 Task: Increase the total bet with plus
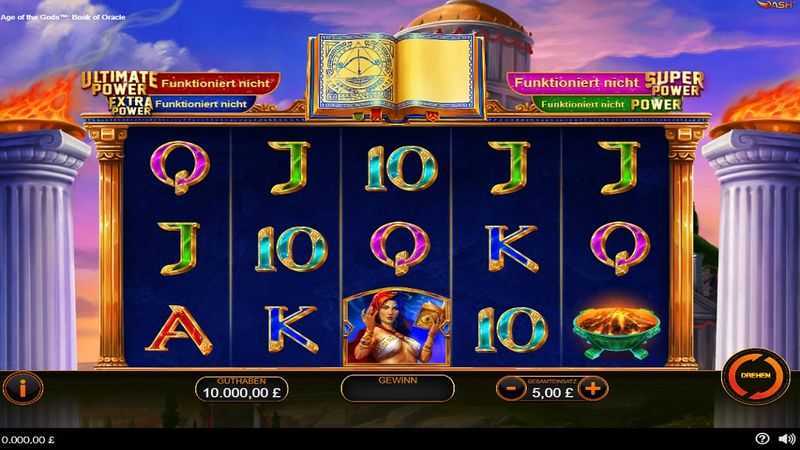point(592,389)
